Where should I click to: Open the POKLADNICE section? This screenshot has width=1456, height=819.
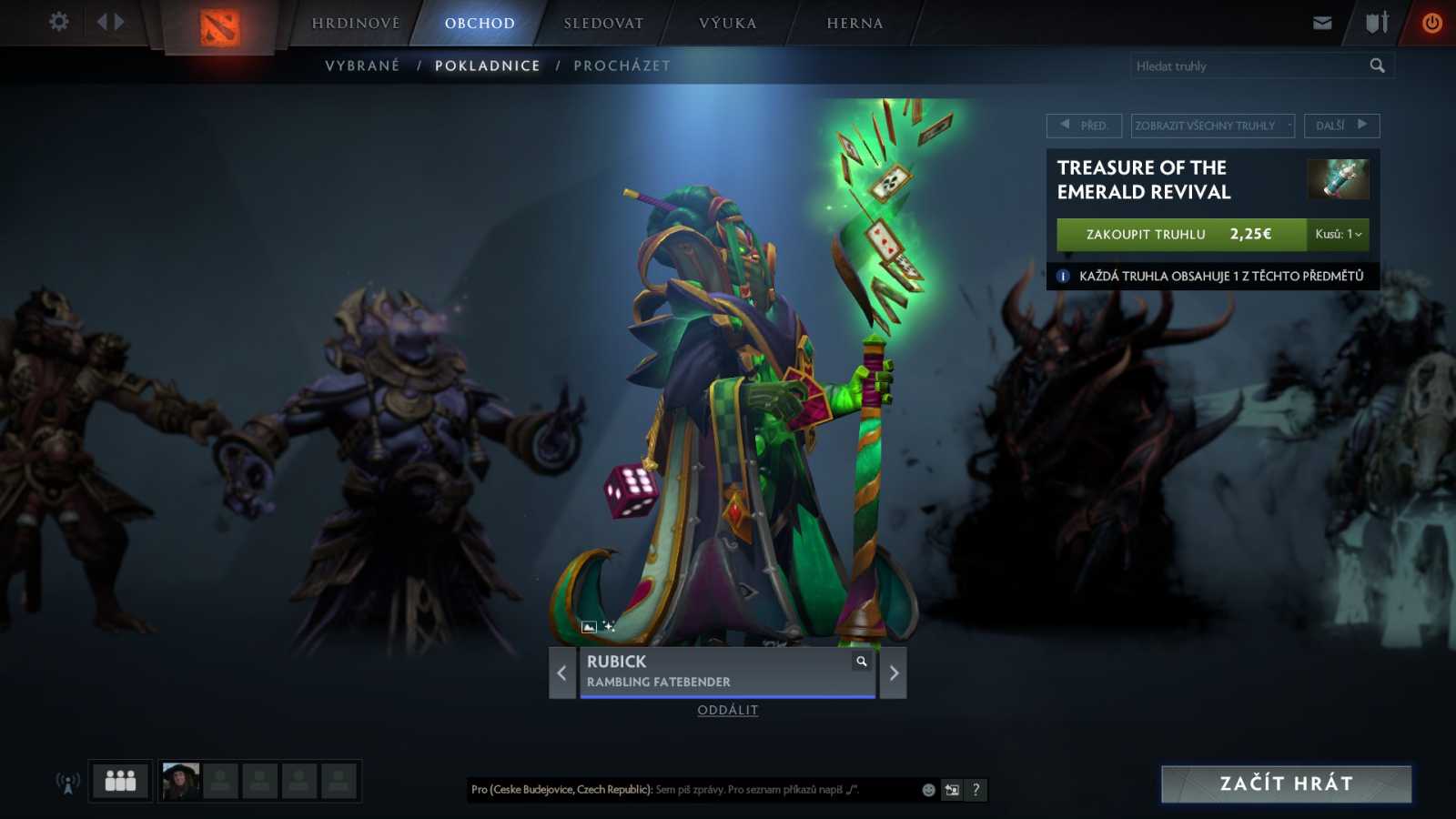(x=488, y=65)
